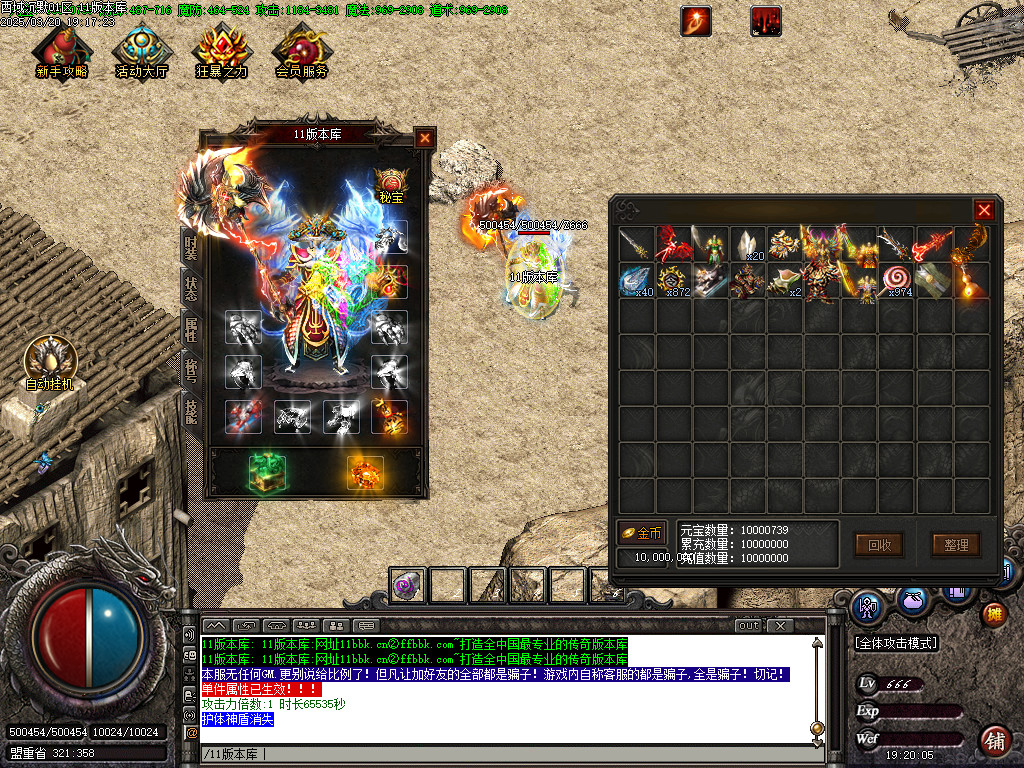Click the 整理 sort button

click(956, 545)
